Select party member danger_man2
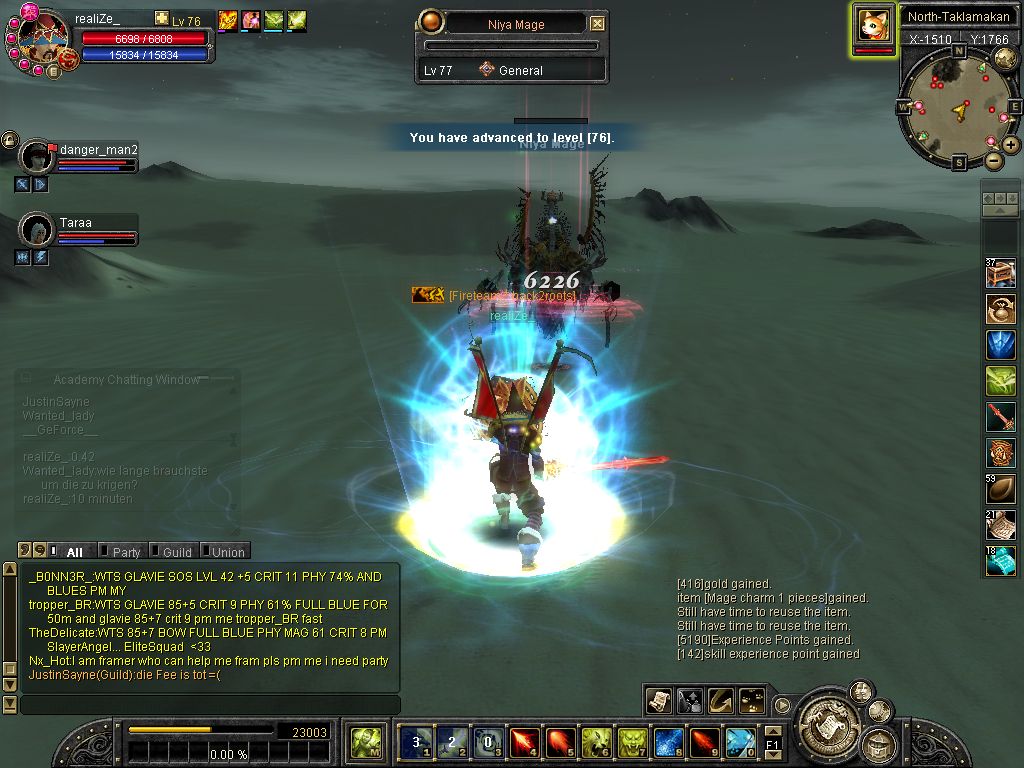The height and width of the screenshot is (768, 1024). click(x=38, y=157)
